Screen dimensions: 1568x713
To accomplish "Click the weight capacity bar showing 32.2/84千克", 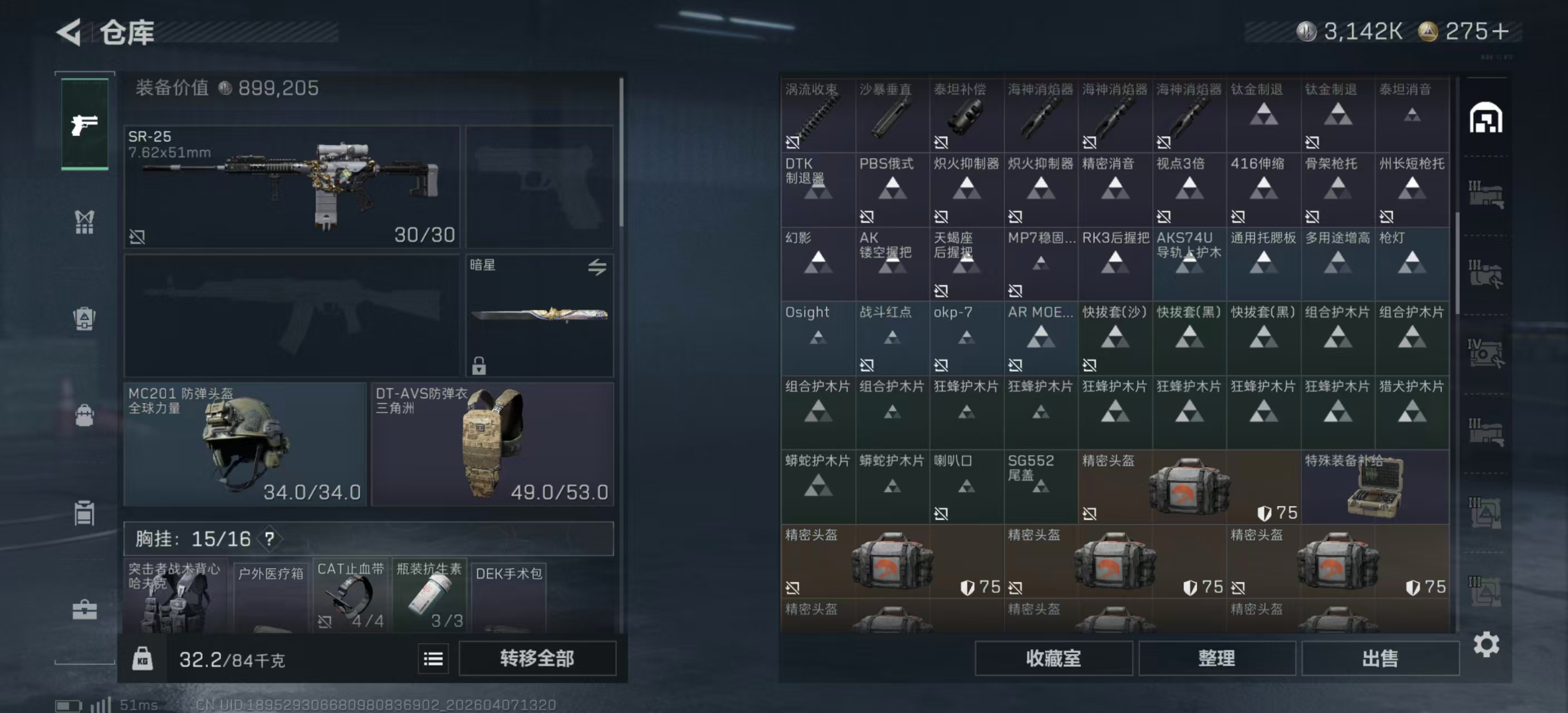I will tap(231, 658).
